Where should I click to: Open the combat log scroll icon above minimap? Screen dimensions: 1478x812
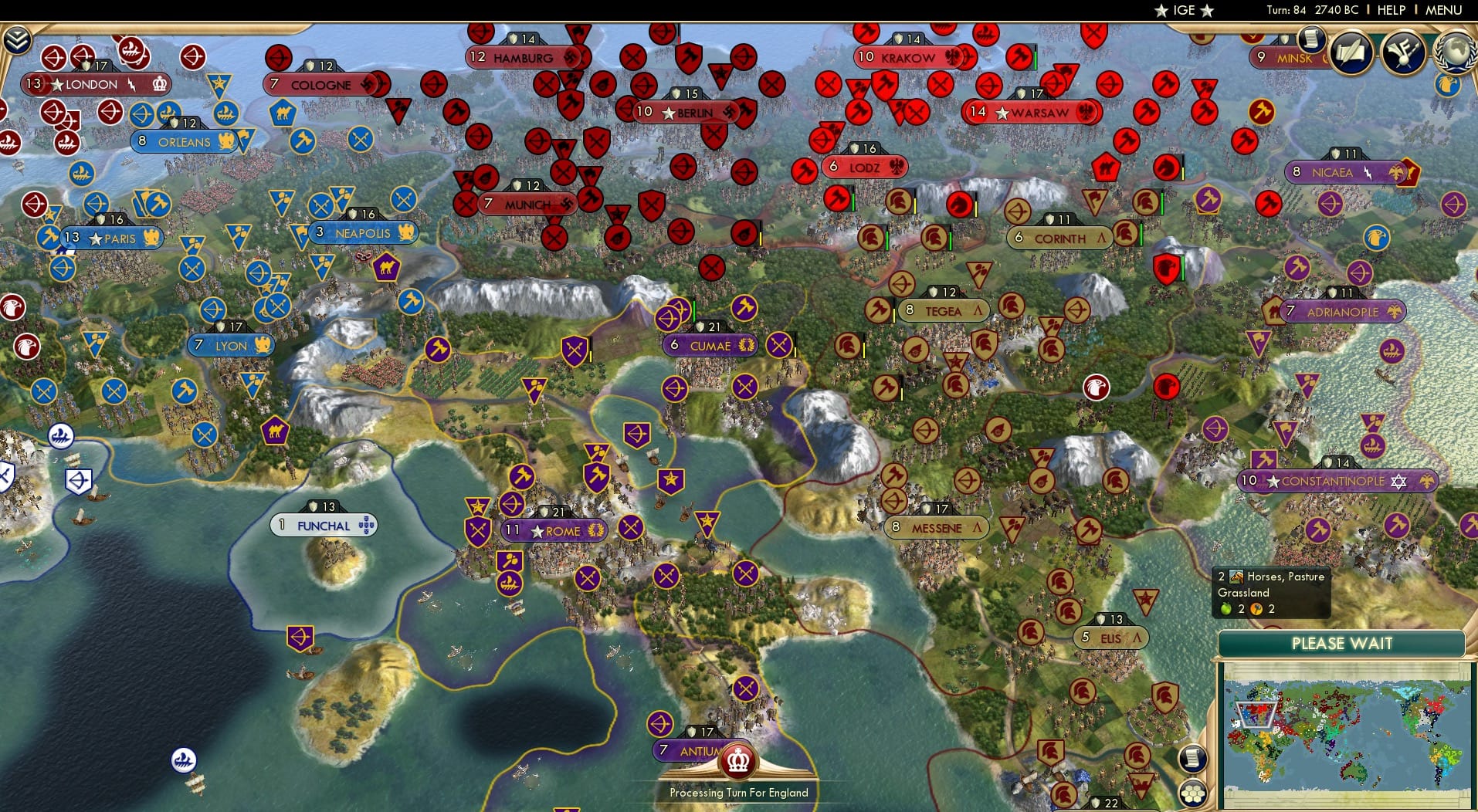click(x=1192, y=760)
